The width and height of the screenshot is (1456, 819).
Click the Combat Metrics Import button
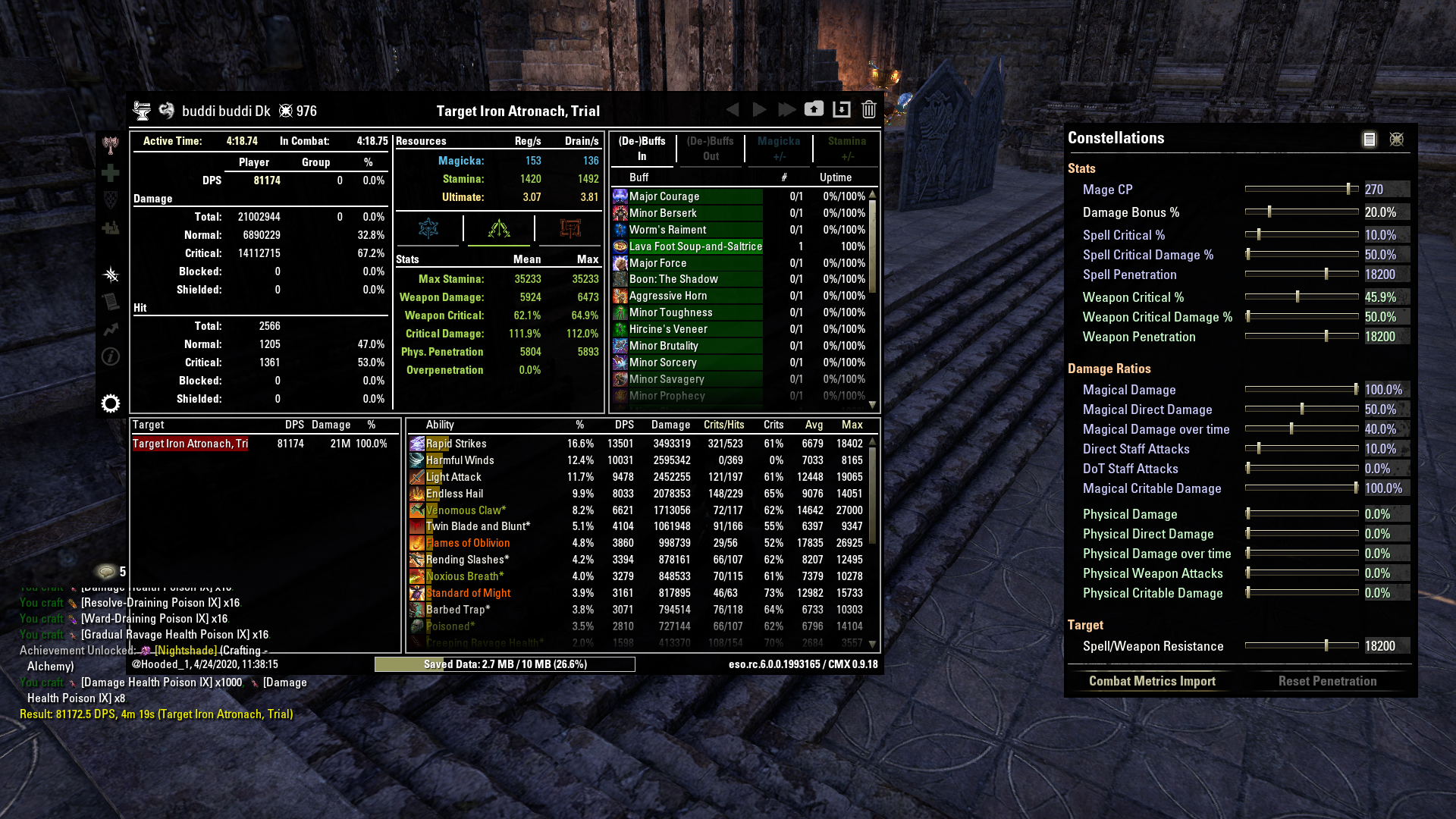pos(1152,681)
